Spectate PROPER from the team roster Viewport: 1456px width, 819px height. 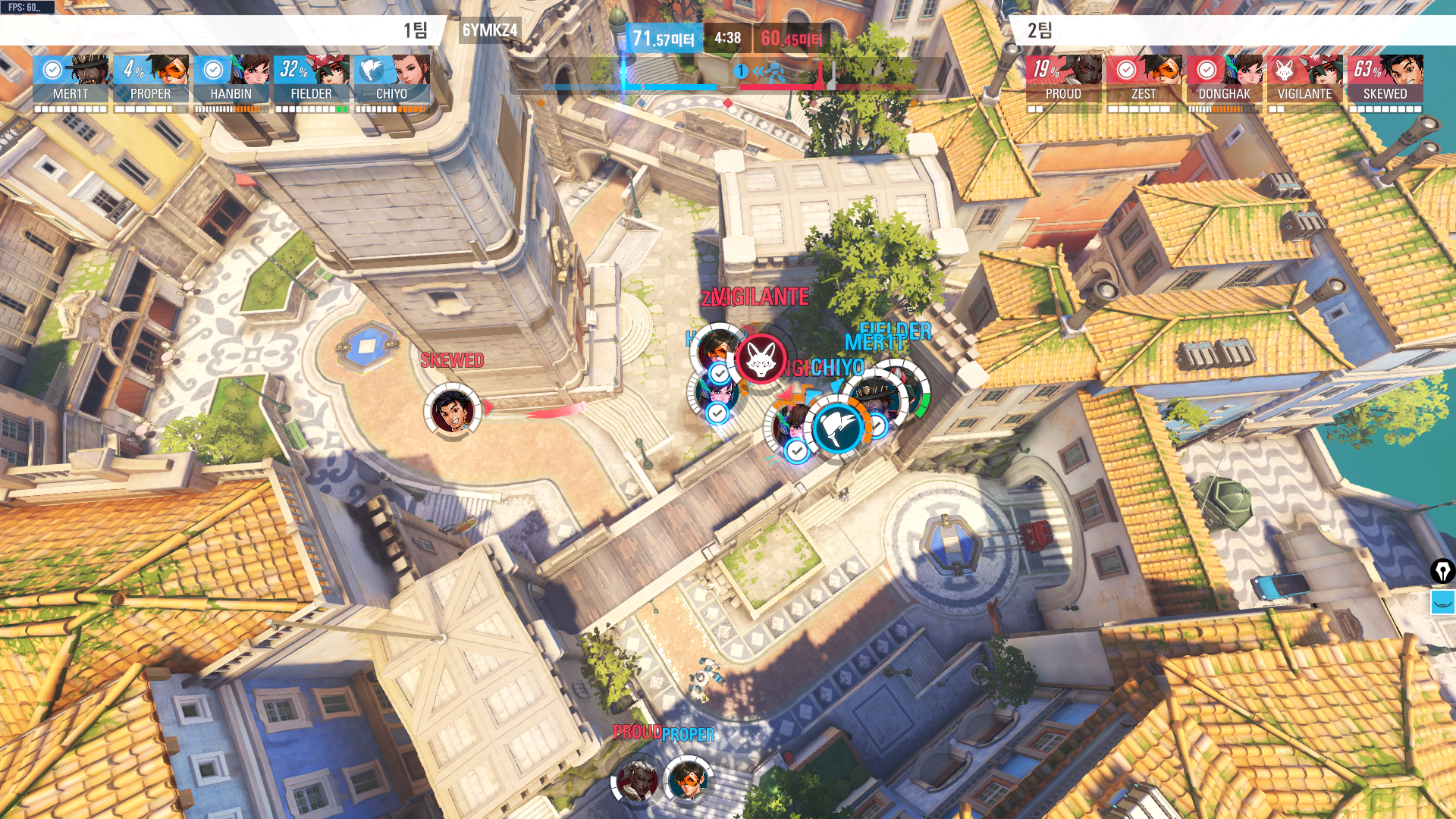pyautogui.click(x=151, y=79)
